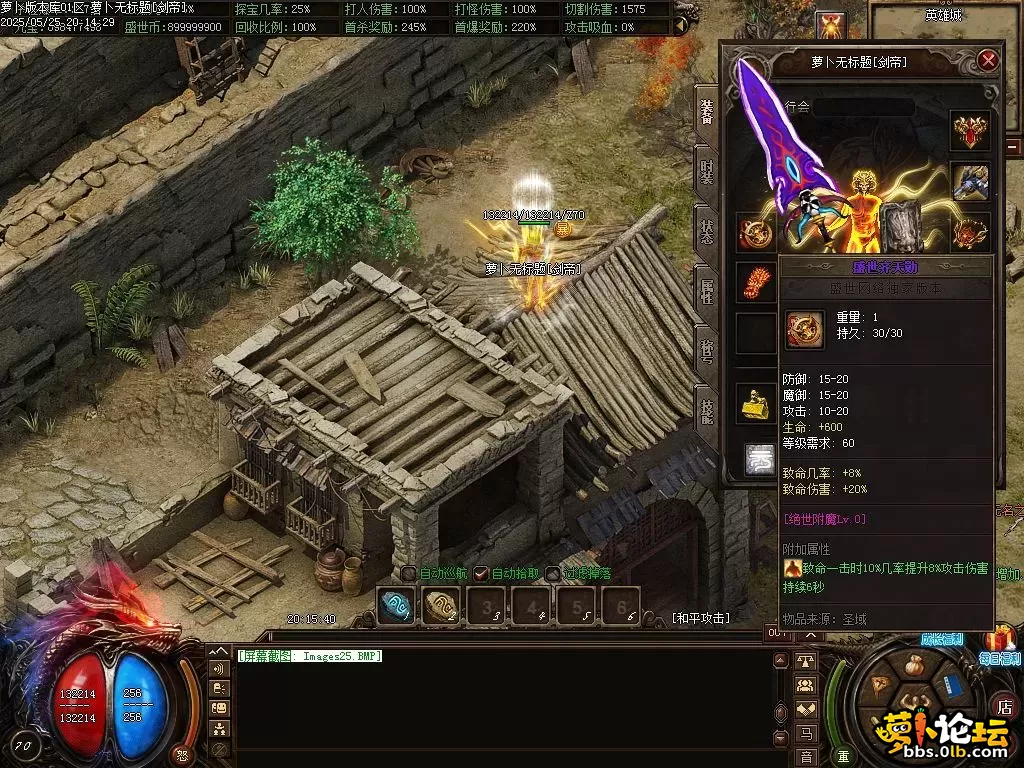The height and width of the screenshot is (768, 1024).
Task: Select the red winged helmet equipment slot
Action: tap(969, 130)
